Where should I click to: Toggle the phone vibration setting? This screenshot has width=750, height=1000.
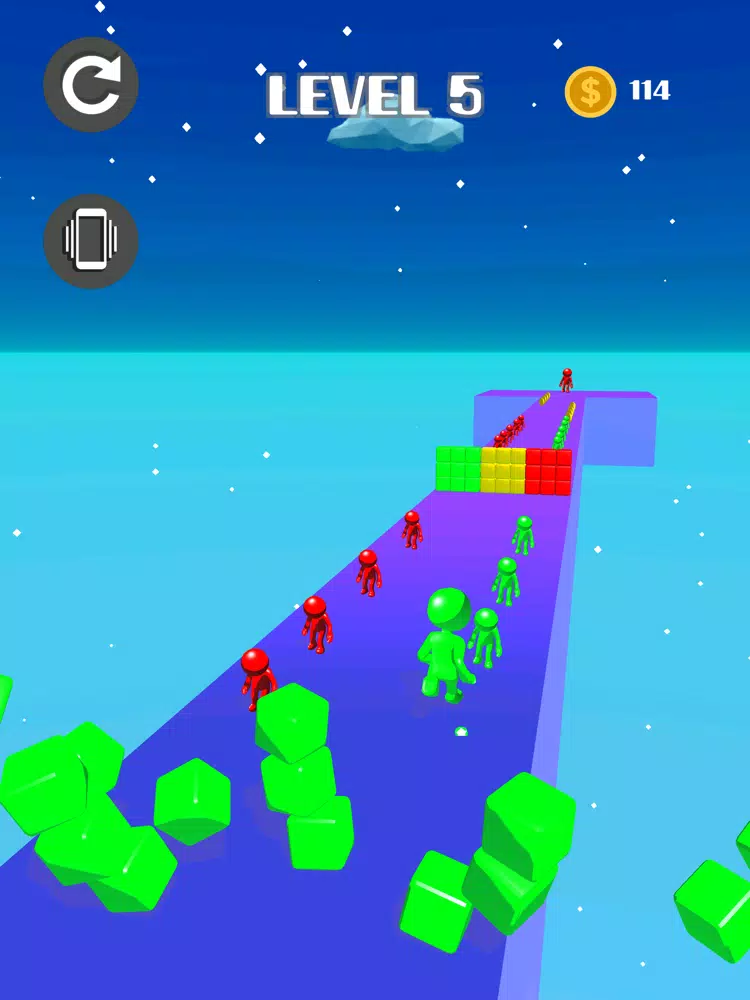click(91, 240)
